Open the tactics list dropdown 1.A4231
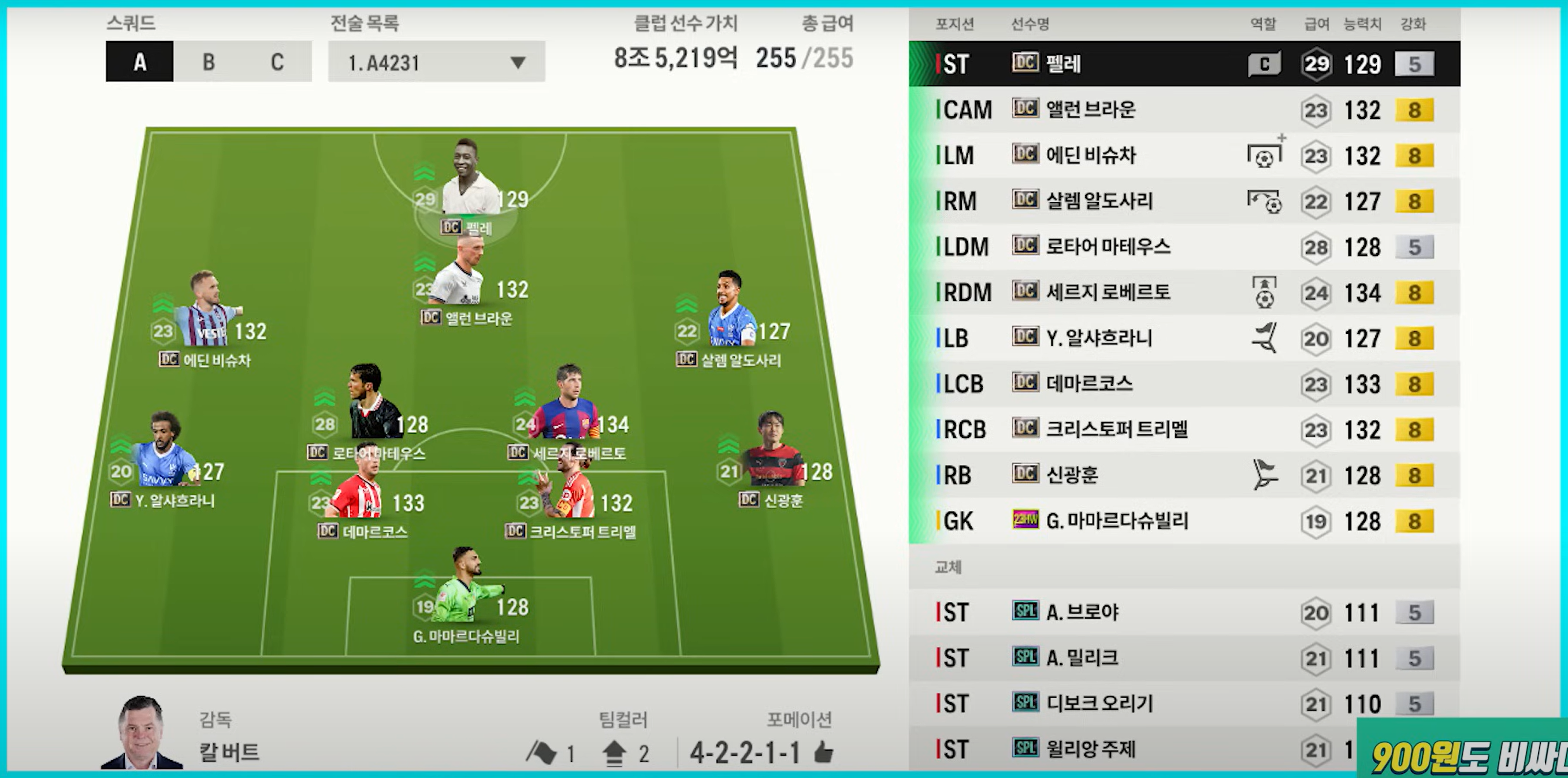The width and height of the screenshot is (1568, 778). [436, 62]
